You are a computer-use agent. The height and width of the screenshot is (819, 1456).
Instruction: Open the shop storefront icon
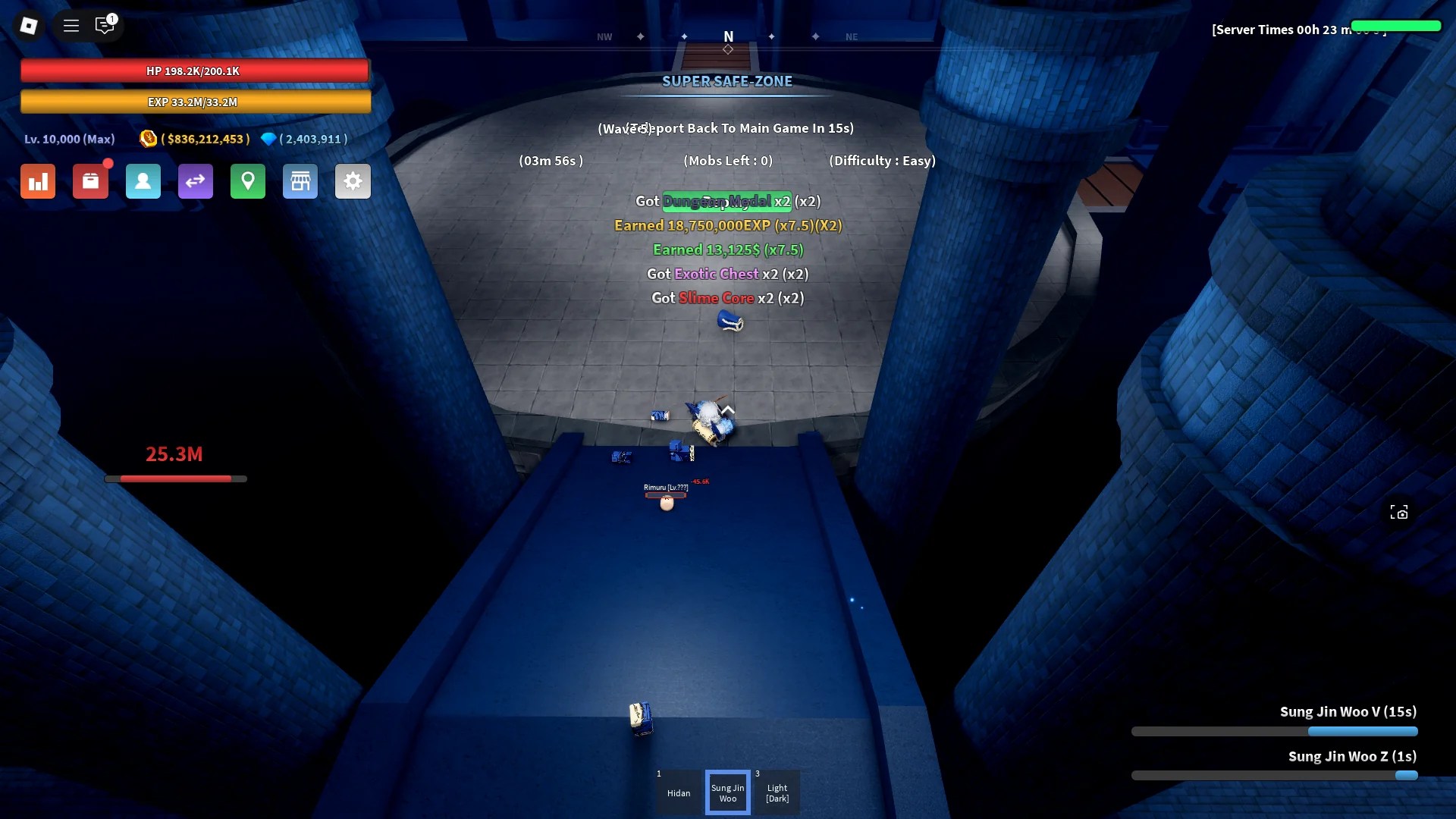[x=300, y=181]
